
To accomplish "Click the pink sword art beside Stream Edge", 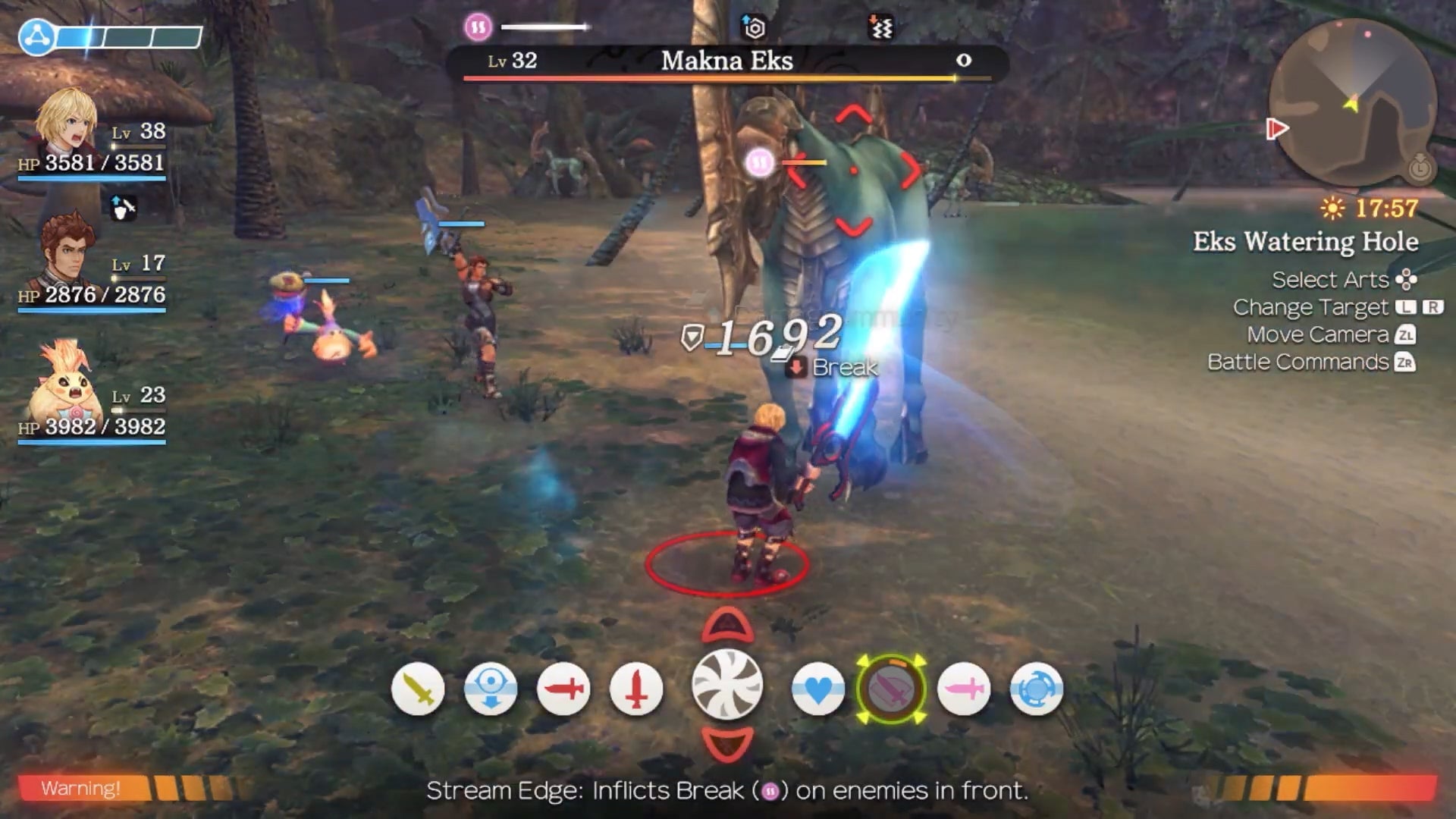I will tap(965, 690).
